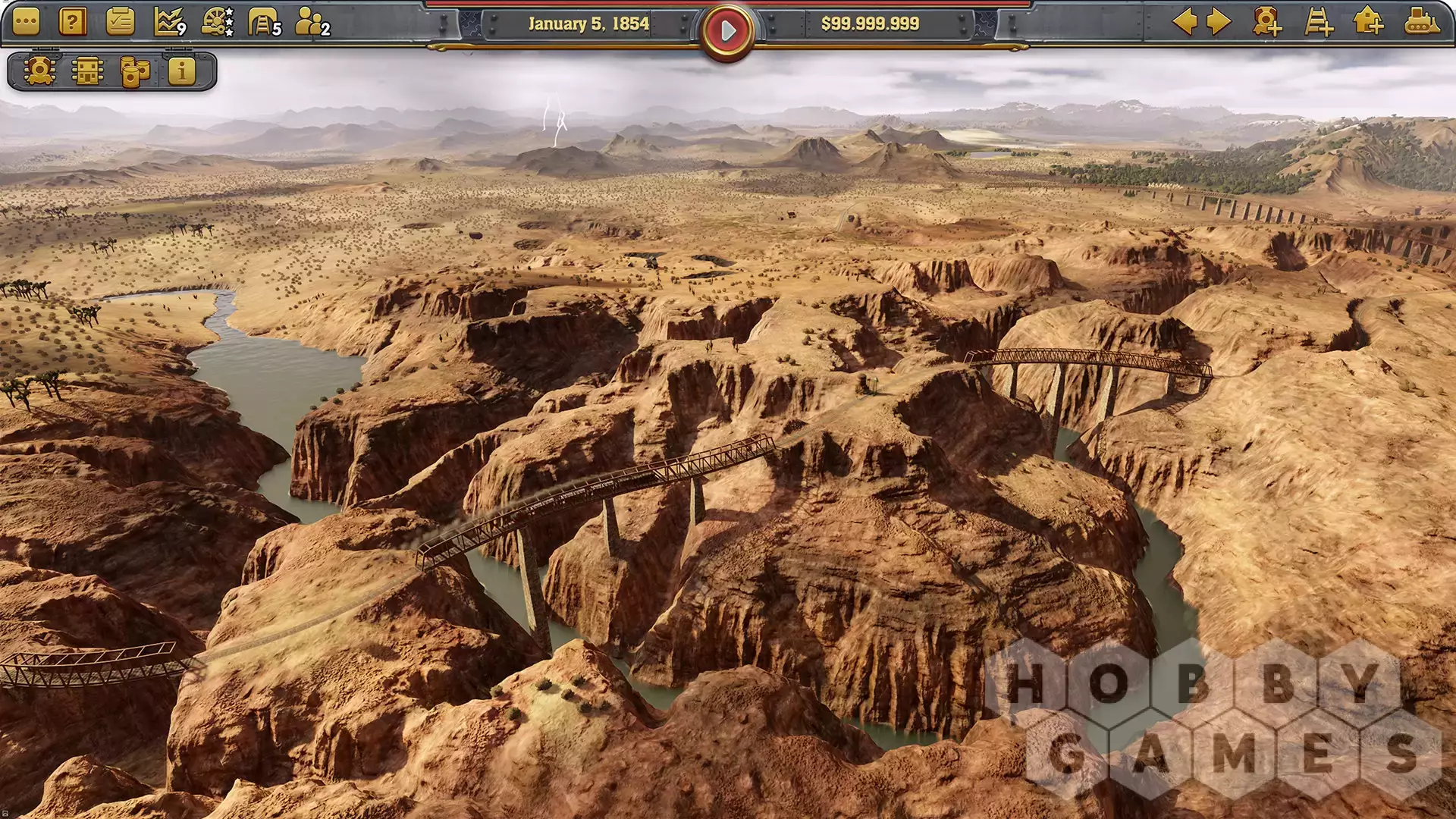
Task: Toggle the locomotive list view
Action: (x=39, y=72)
